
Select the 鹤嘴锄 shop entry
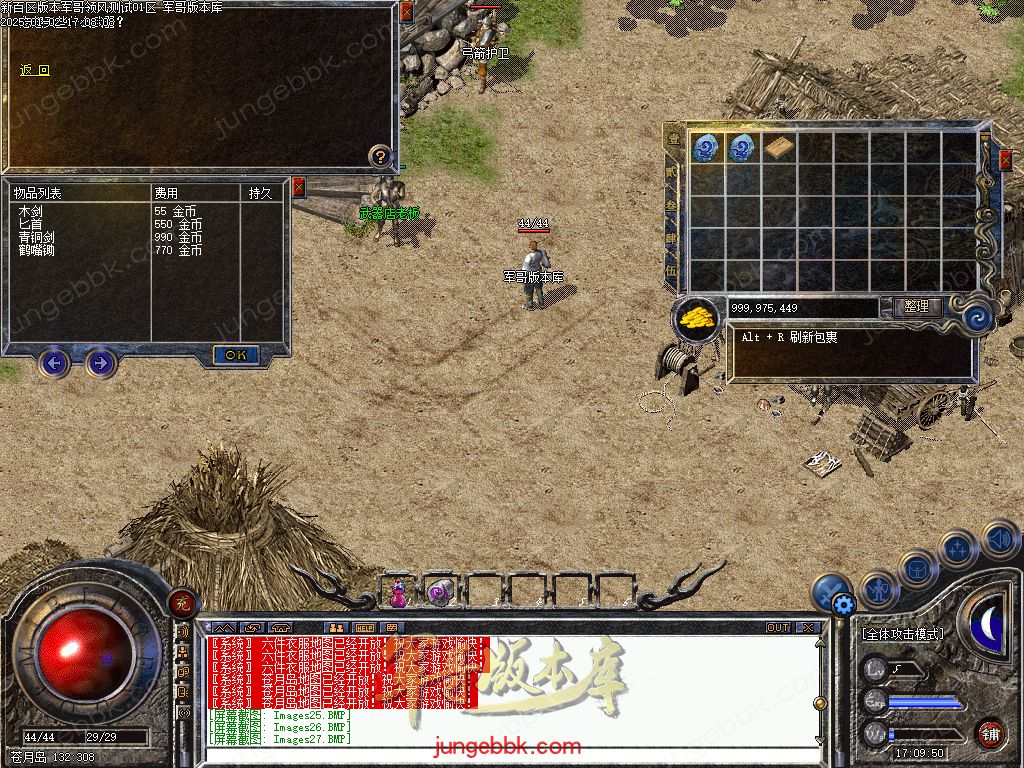click(36, 251)
